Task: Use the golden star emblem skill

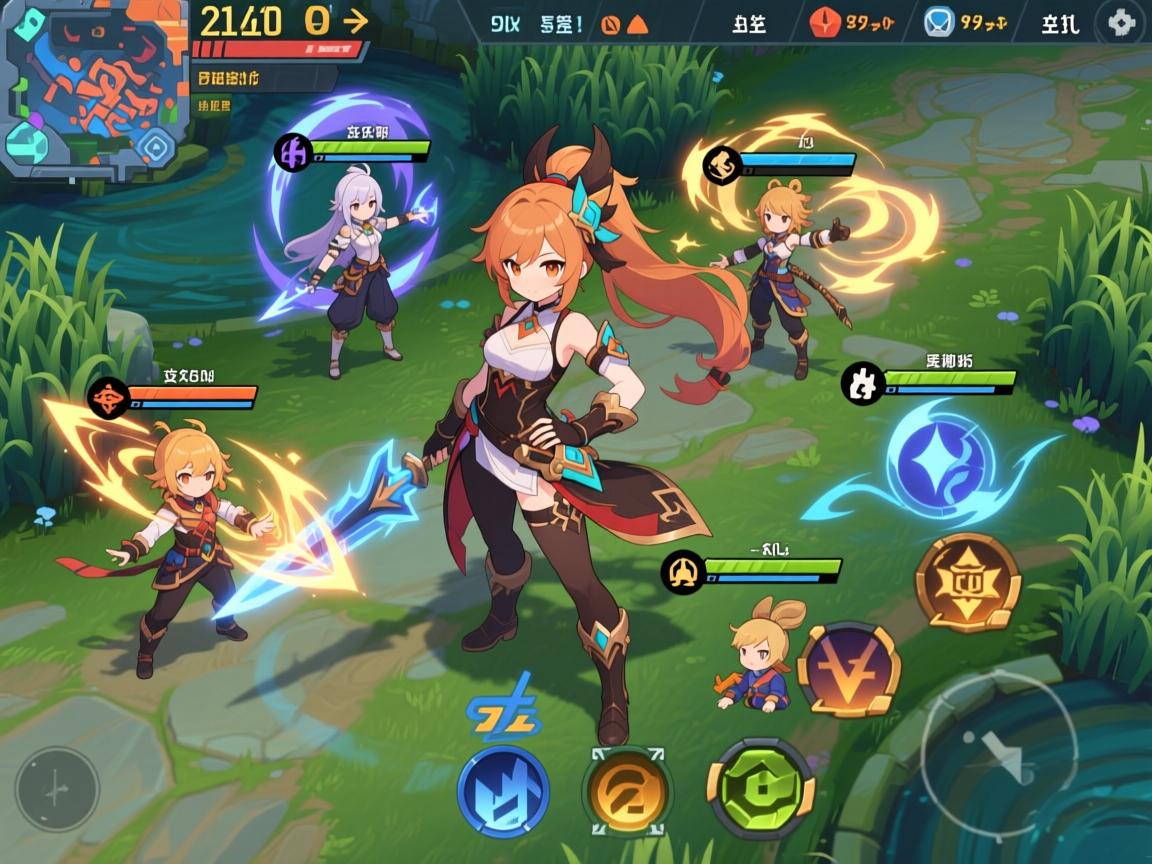Action: click(x=967, y=582)
